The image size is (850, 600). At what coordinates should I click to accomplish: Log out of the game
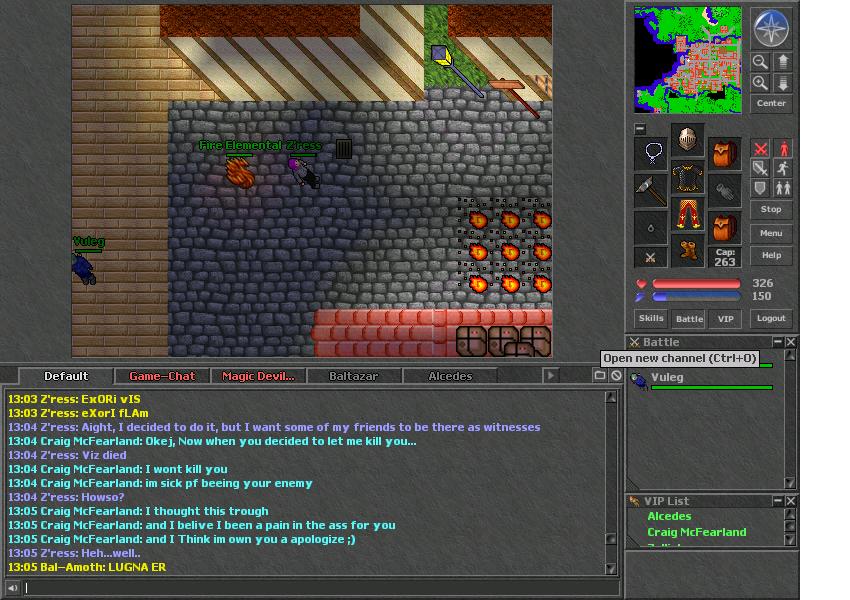click(770, 318)
